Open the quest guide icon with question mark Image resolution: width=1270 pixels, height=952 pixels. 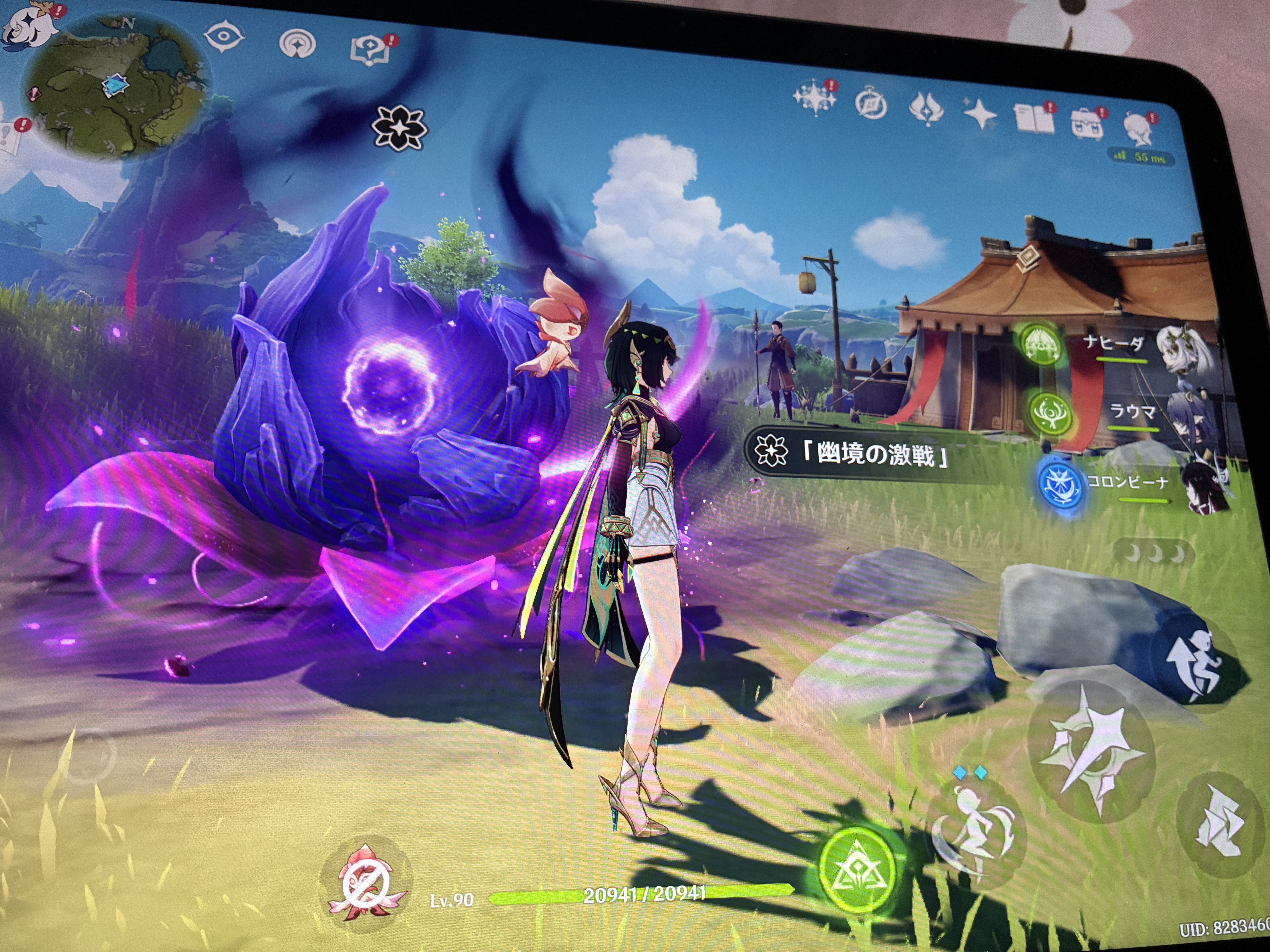point(370,49)
